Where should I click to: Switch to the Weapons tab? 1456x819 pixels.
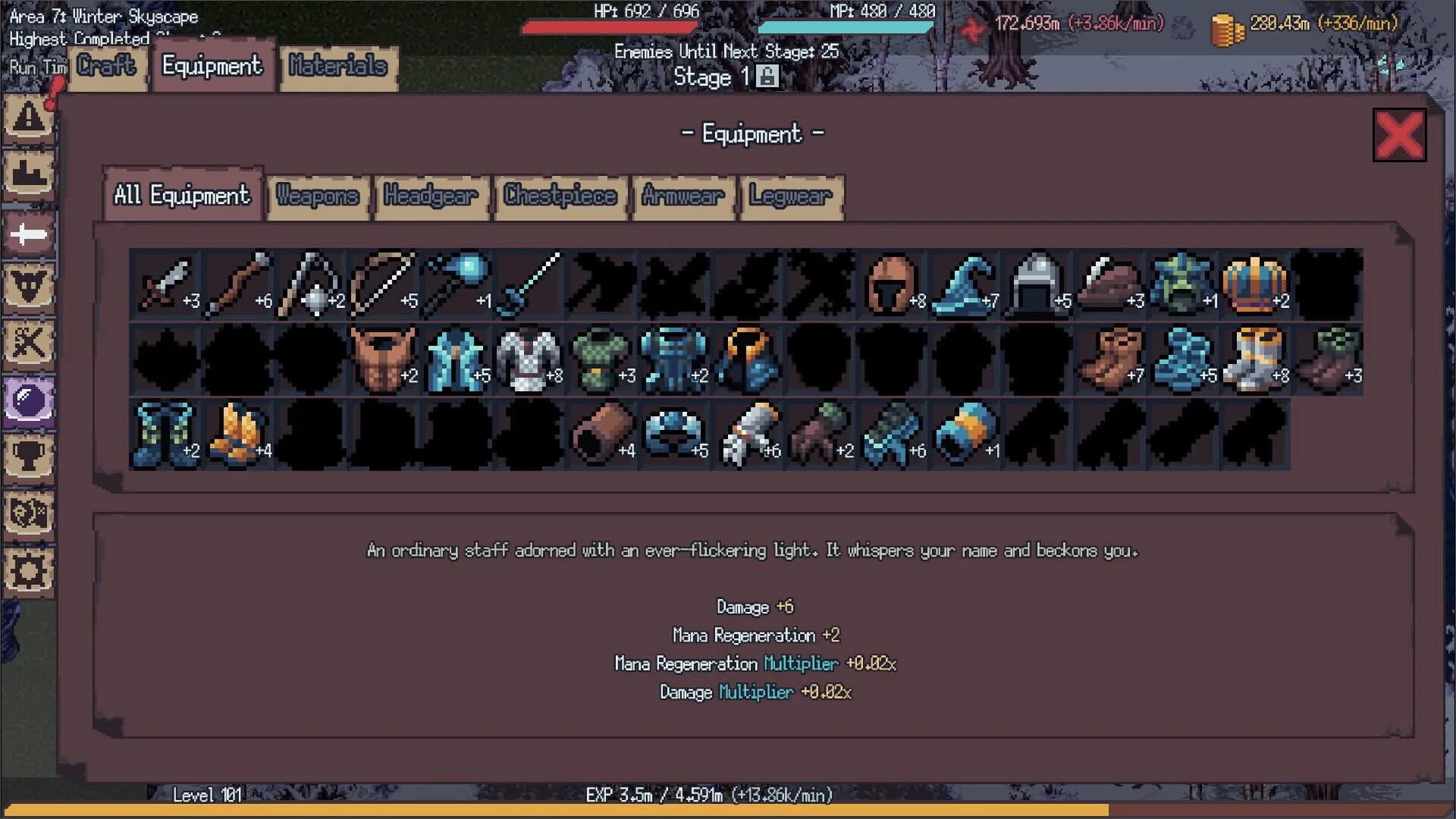(x=317, y=196)
